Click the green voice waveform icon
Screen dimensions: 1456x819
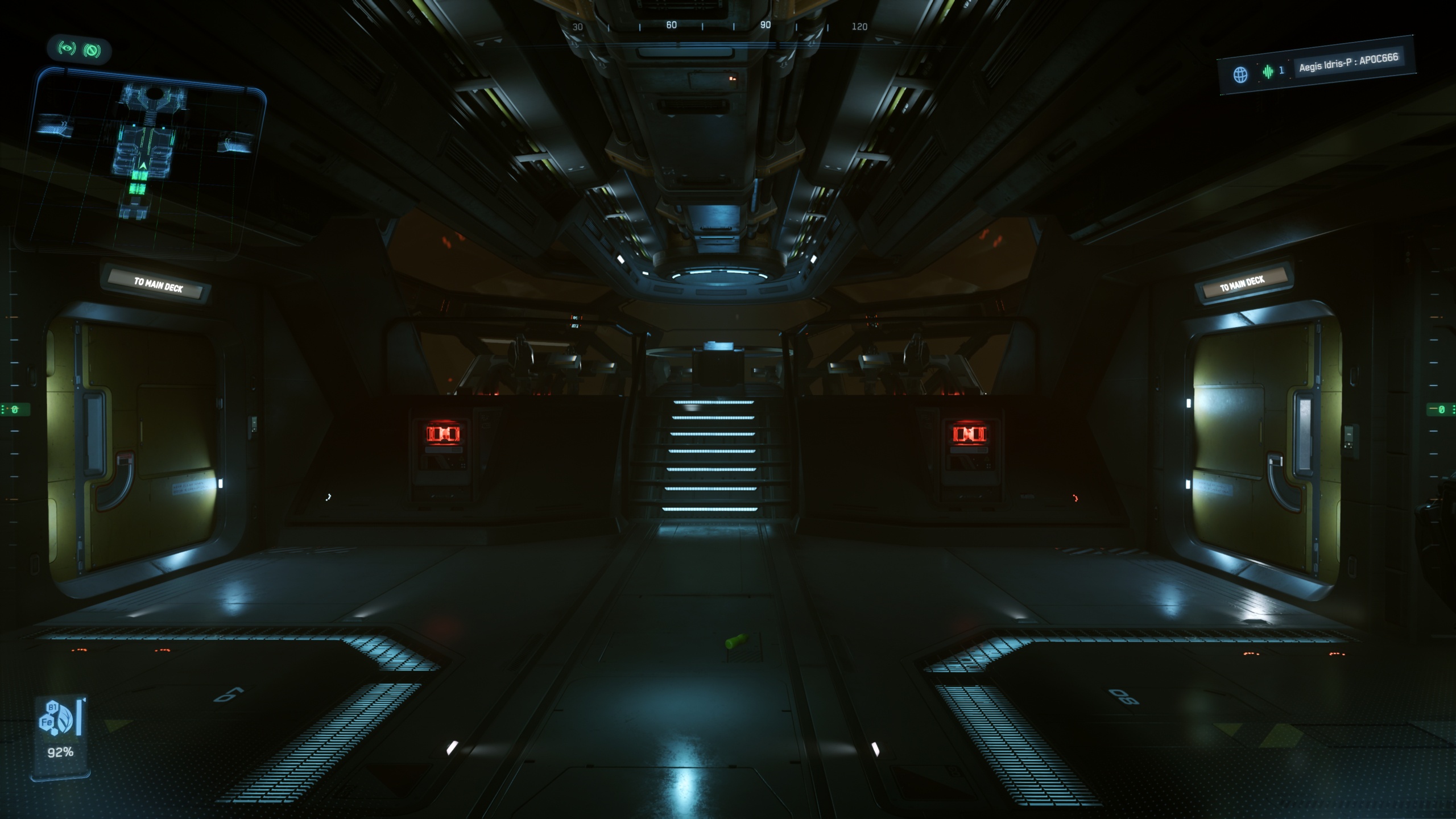1268,72
